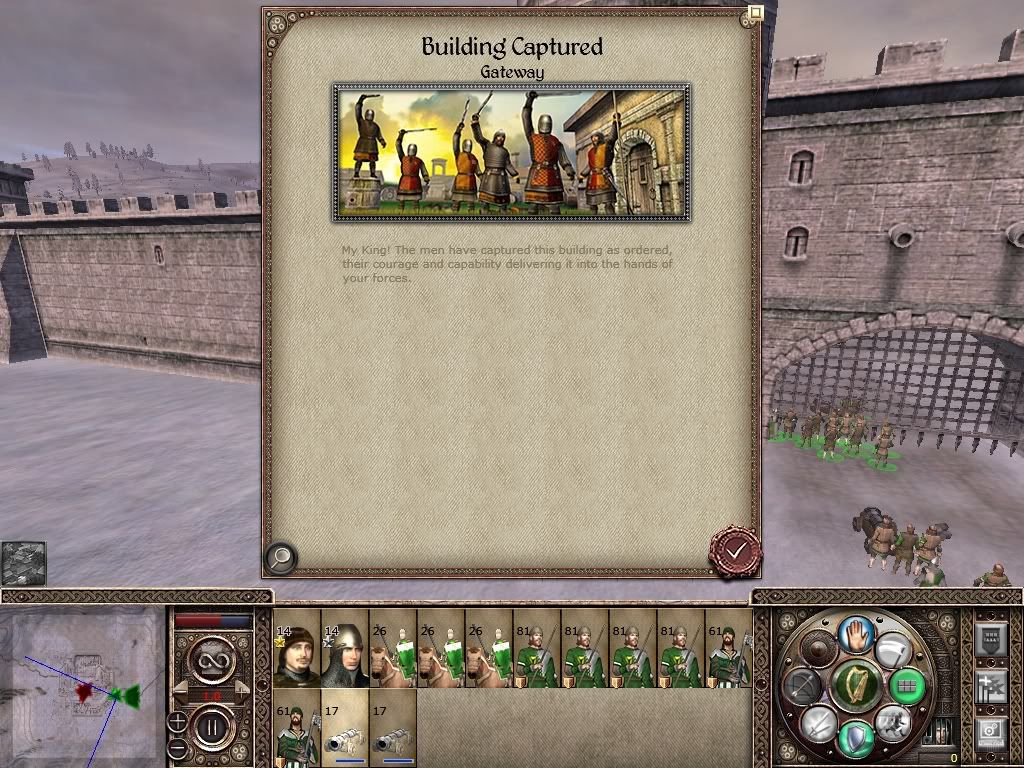Screen dimensions: 1024x768
Task: Select the silver-star helmeted captain unit card
Action: tap(344, 649)
